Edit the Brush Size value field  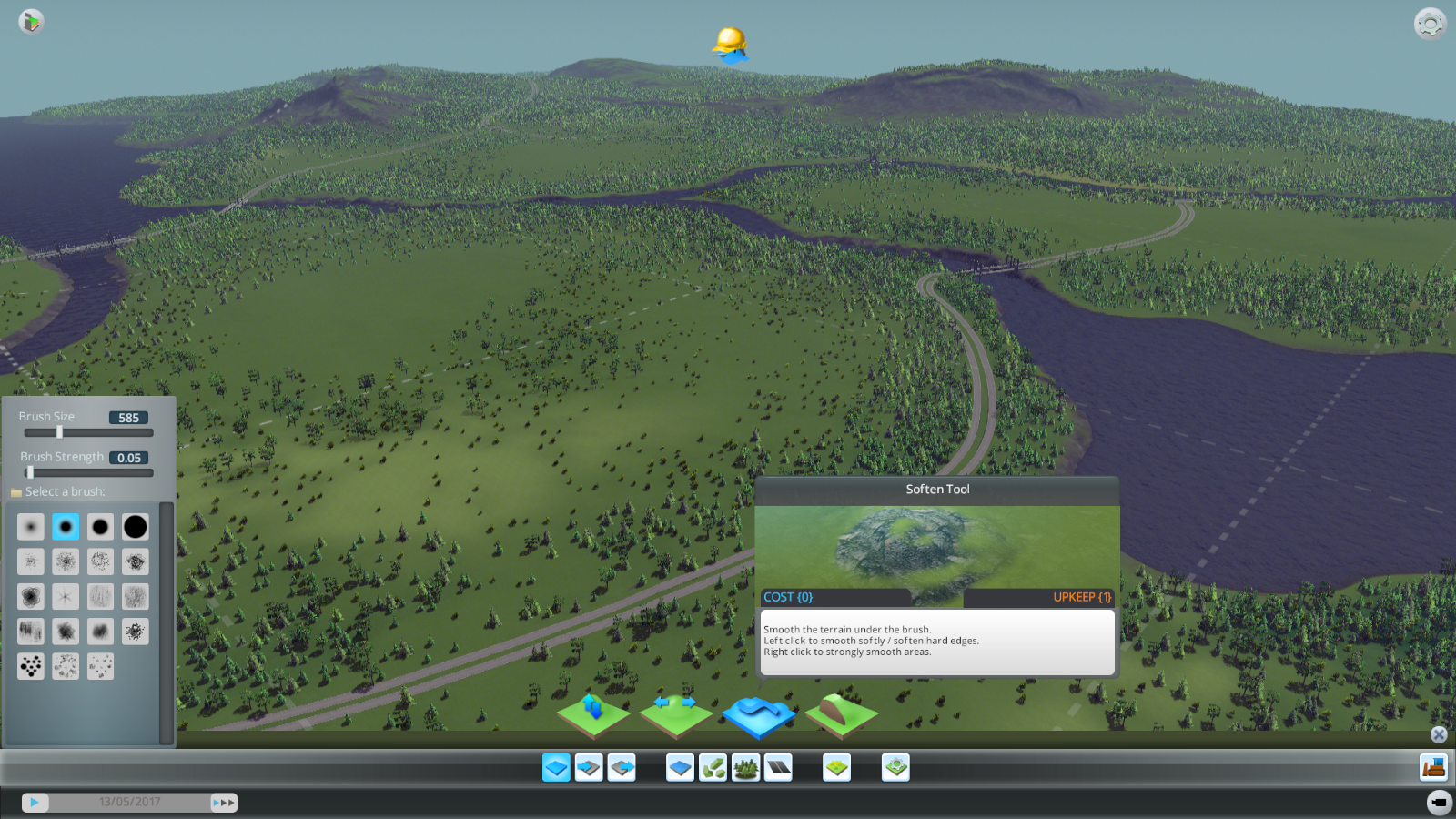[128, 418]
